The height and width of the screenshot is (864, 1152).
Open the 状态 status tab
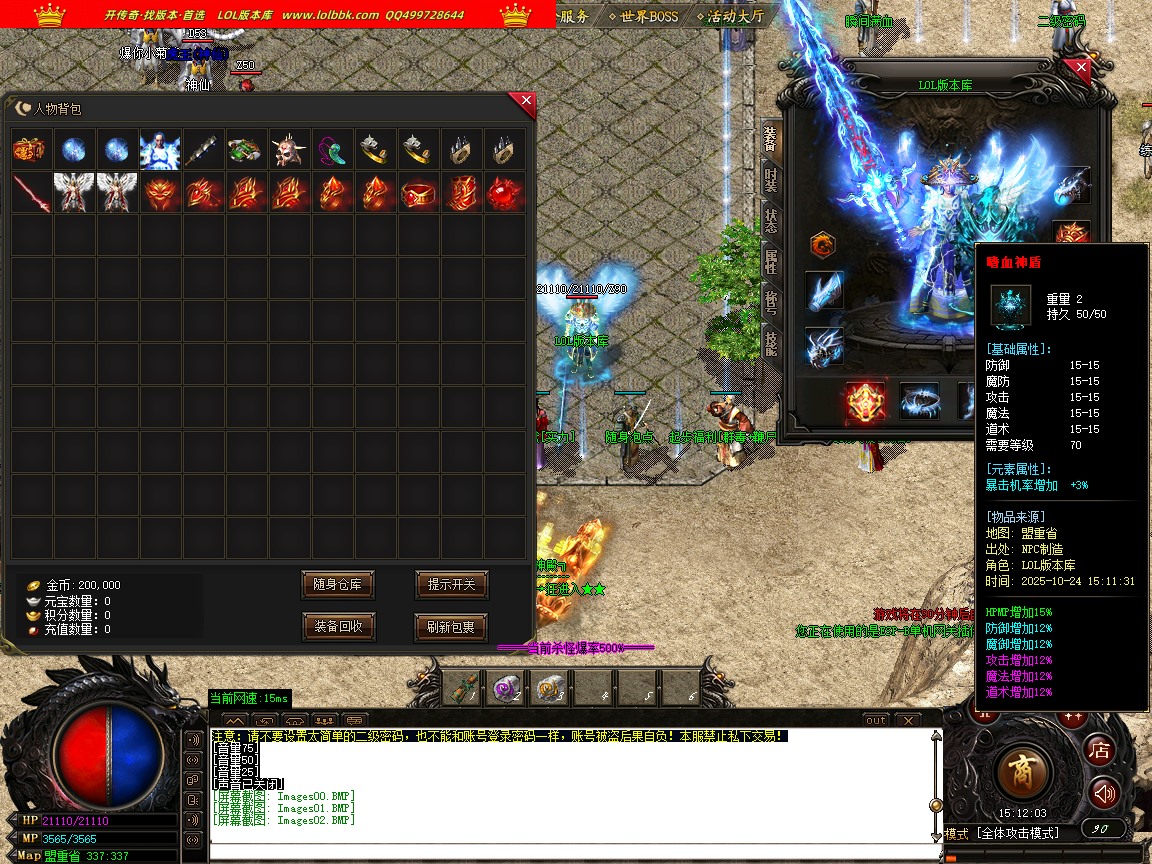[770, 221]
